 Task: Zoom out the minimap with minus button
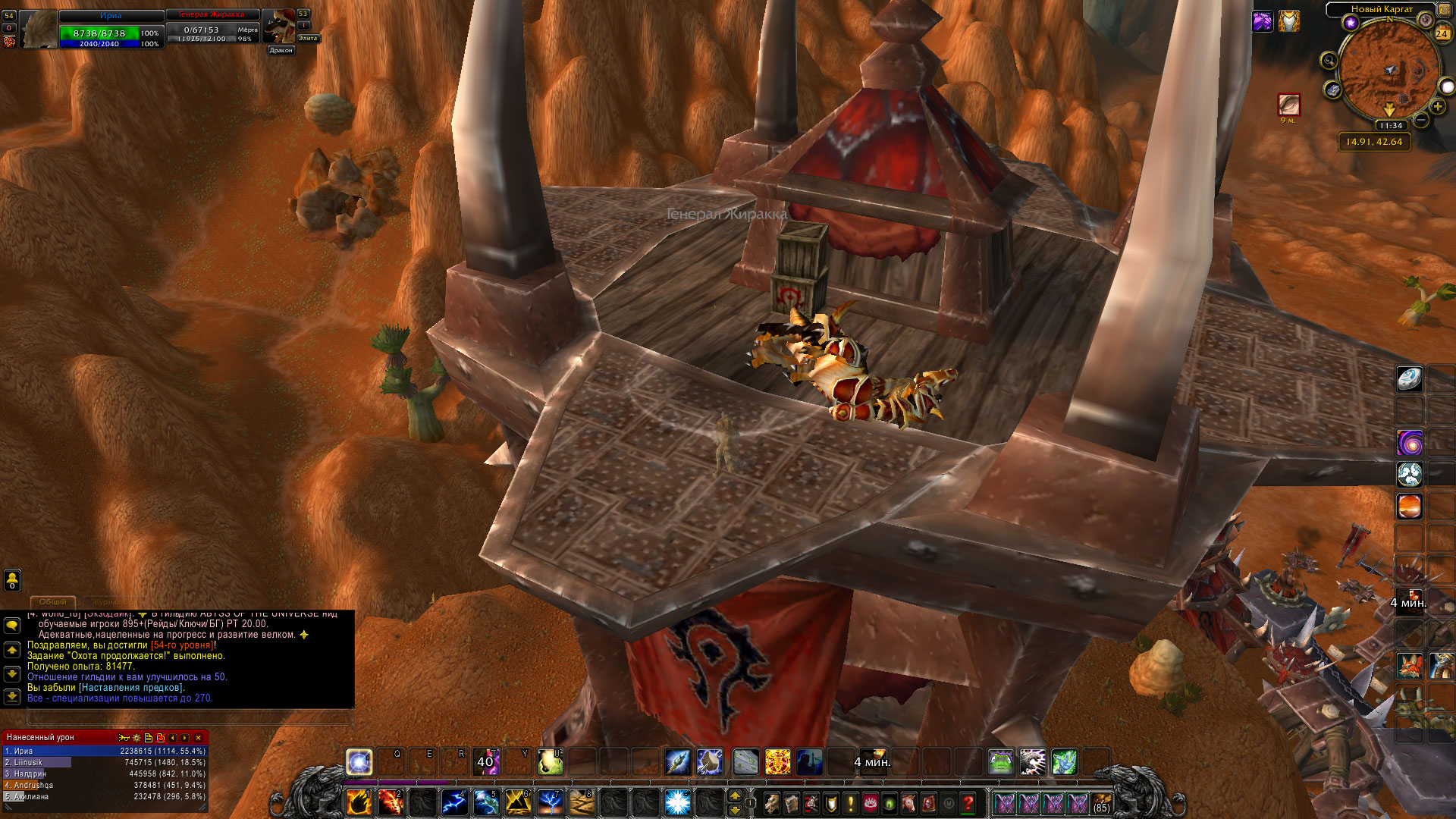point(1421,120)
